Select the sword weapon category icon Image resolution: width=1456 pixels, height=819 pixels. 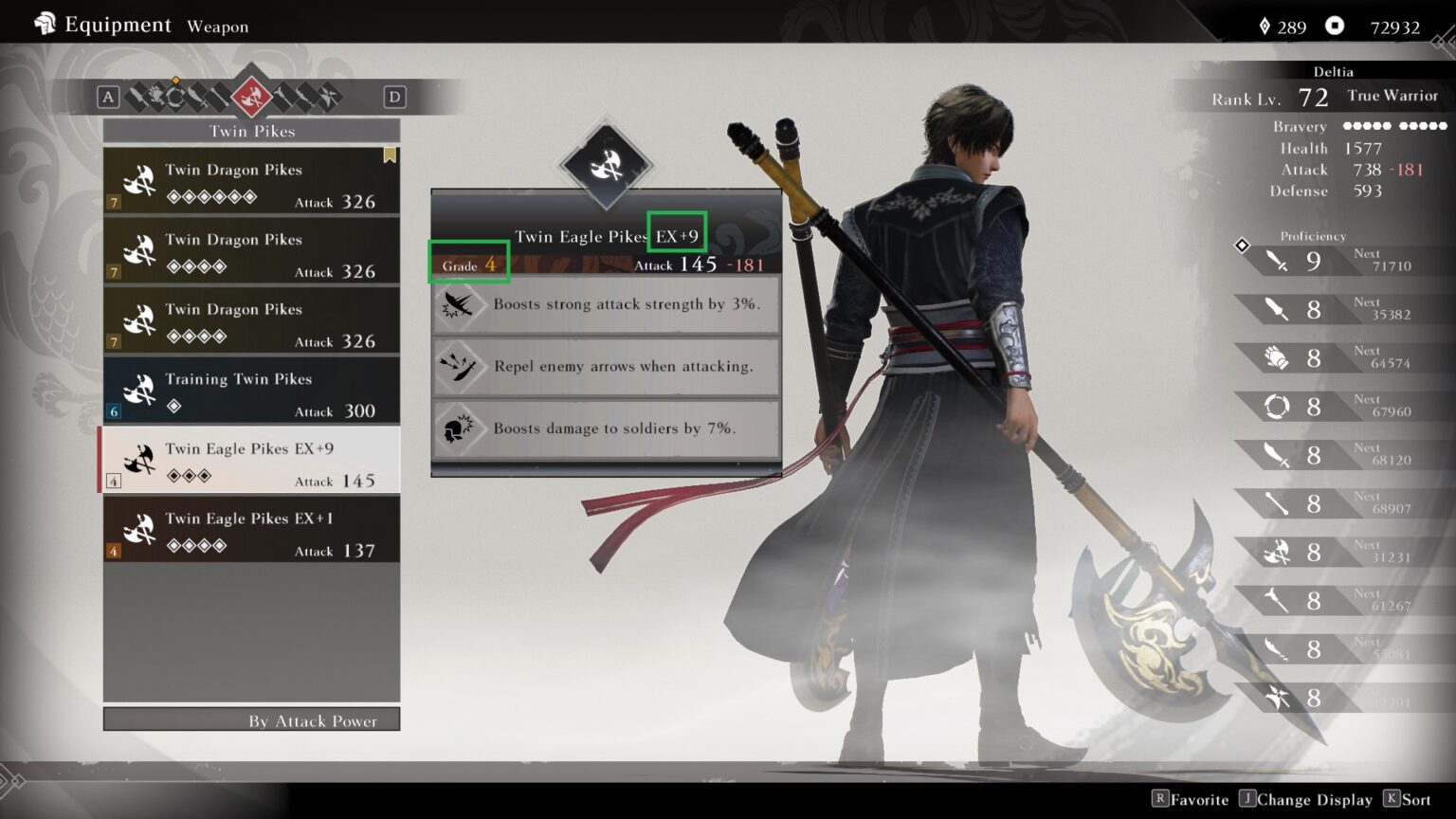click(x=136, y=97)
